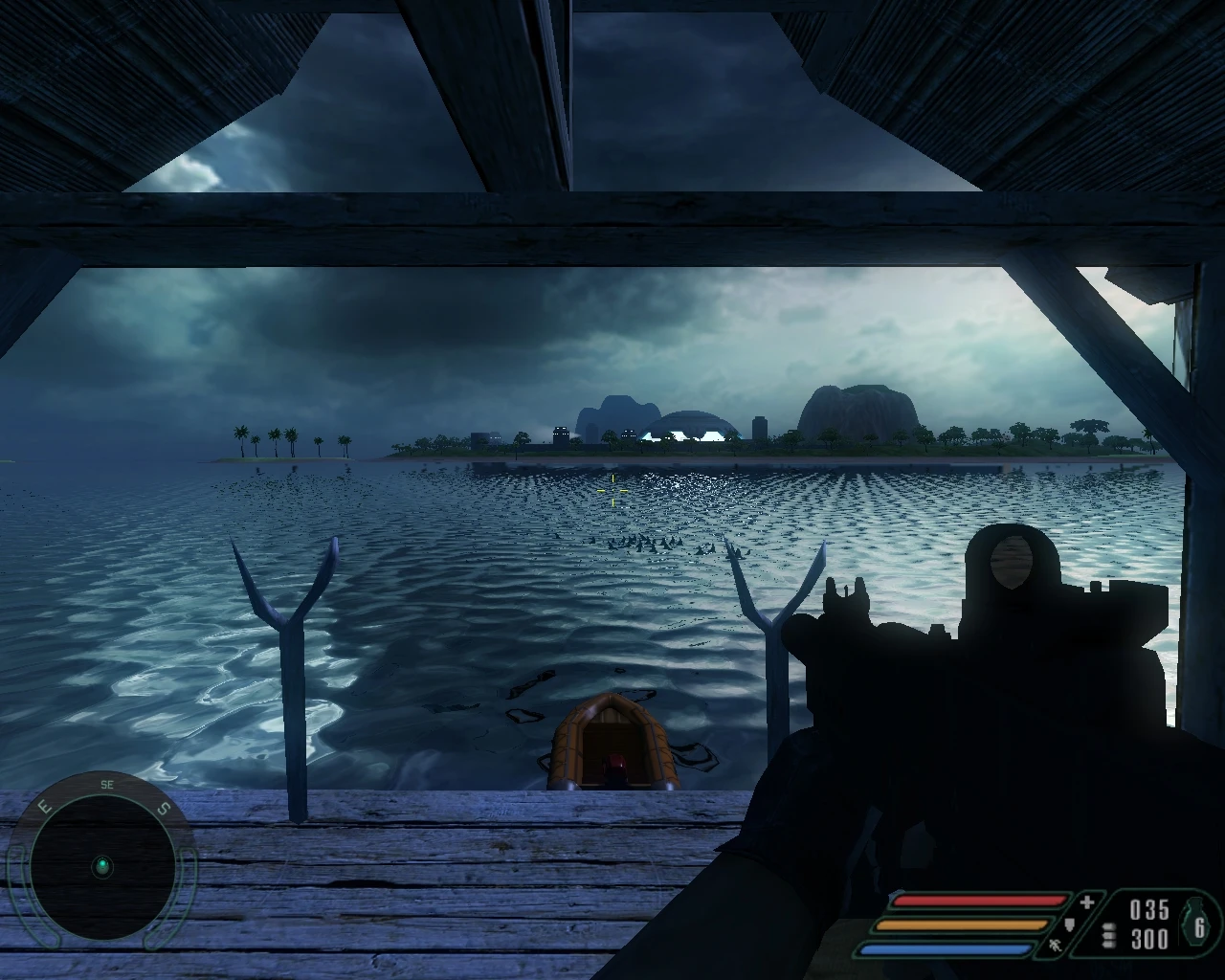Click the yellow crosshair in the scene center

click(x=612, y=488)
